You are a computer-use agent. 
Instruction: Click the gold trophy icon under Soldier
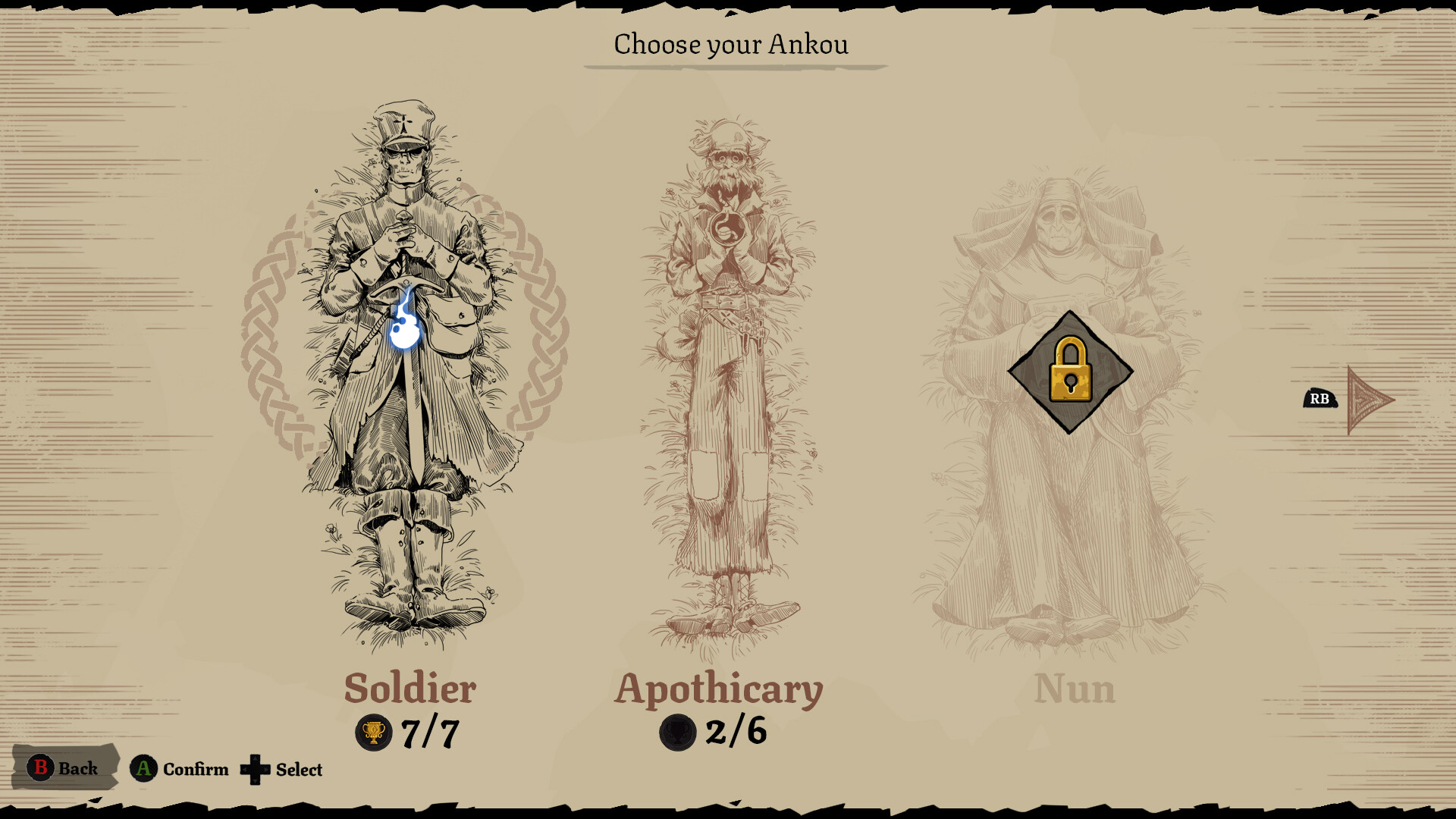[x=372, y=732]
